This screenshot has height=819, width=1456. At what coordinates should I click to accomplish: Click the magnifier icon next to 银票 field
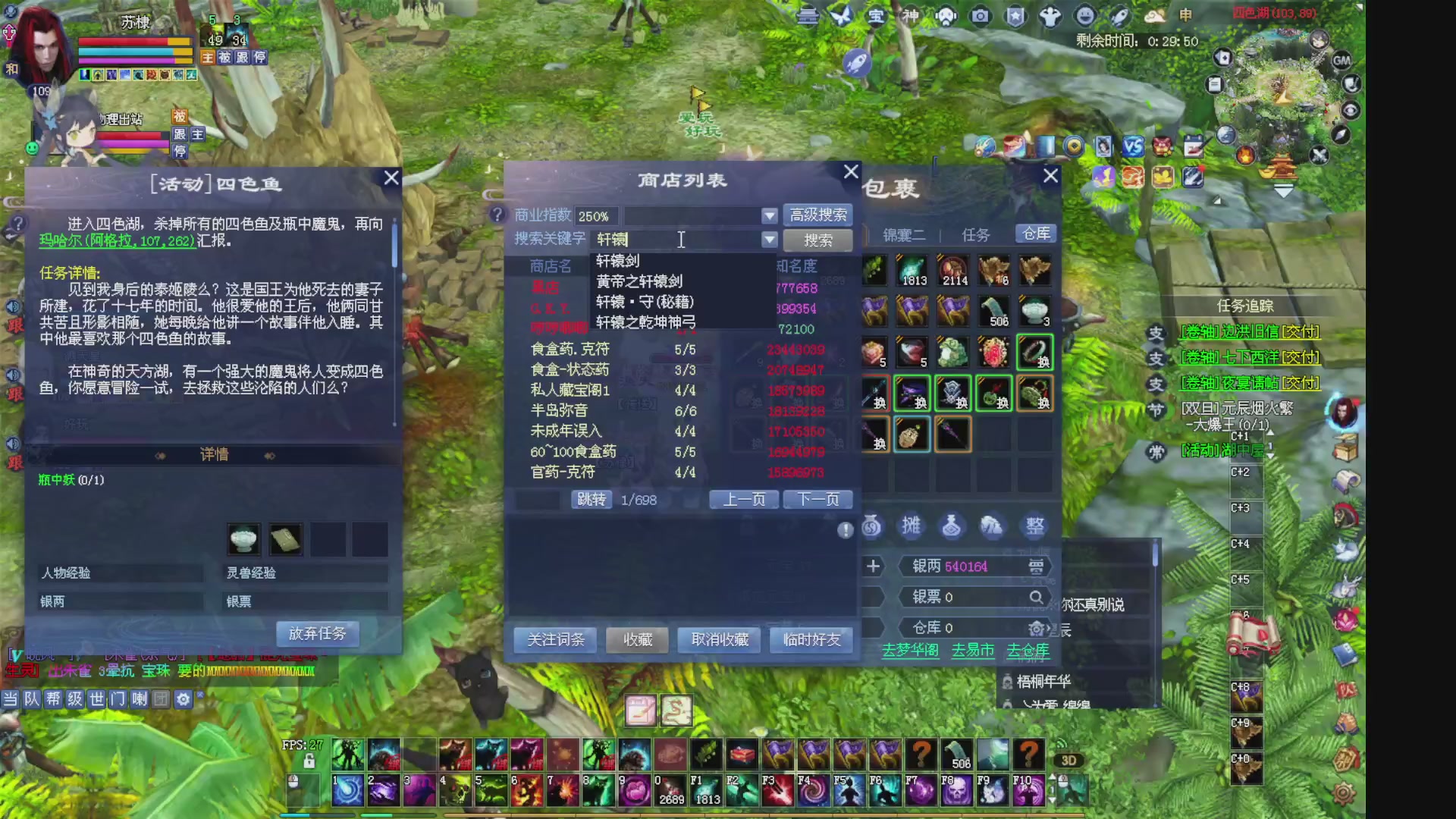click(1037, 598)
